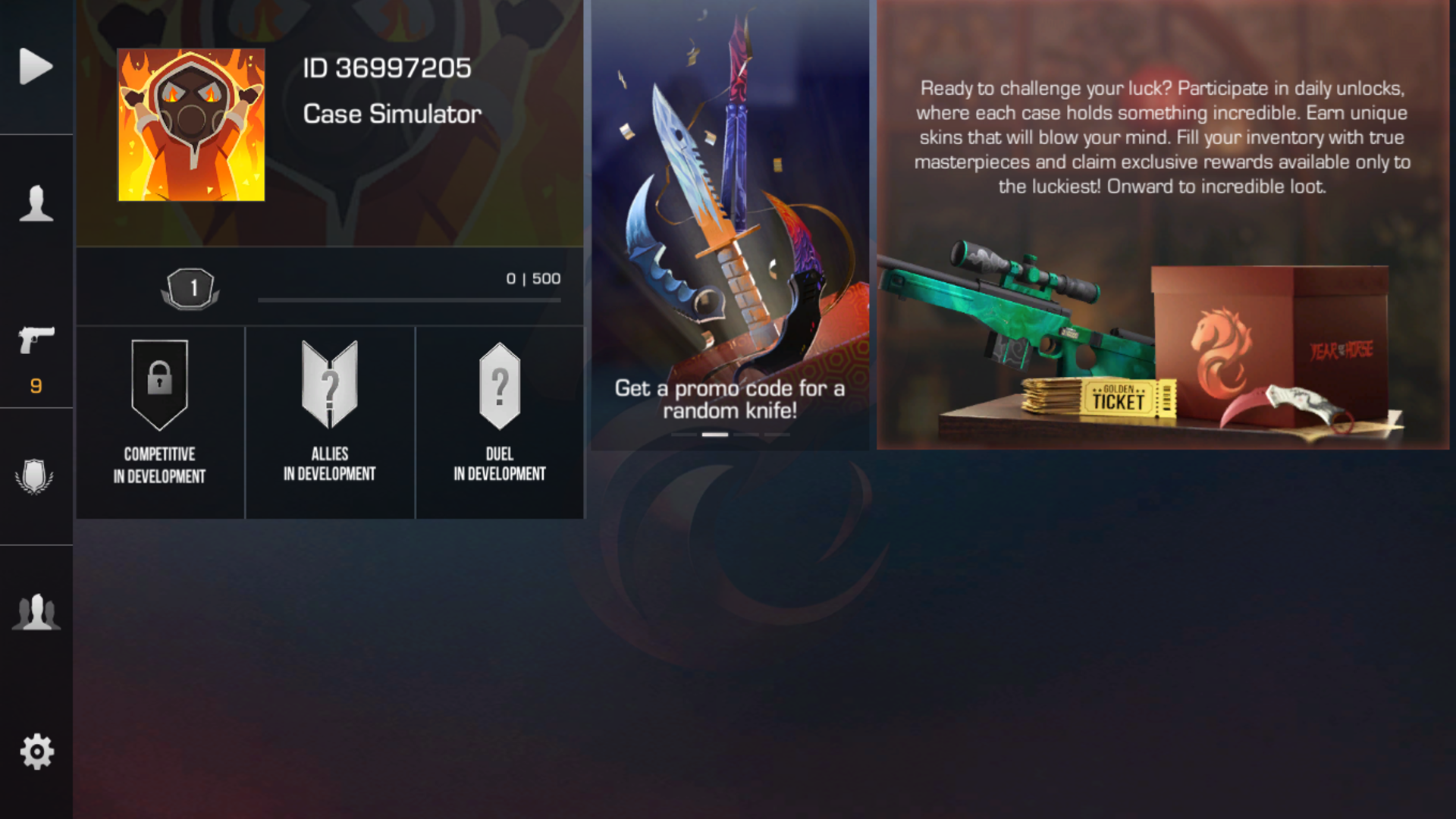Image resolution: width=1456 pixels, height=819 pixels.
Task: Click the promo code random knife banner
Action: 730,220
